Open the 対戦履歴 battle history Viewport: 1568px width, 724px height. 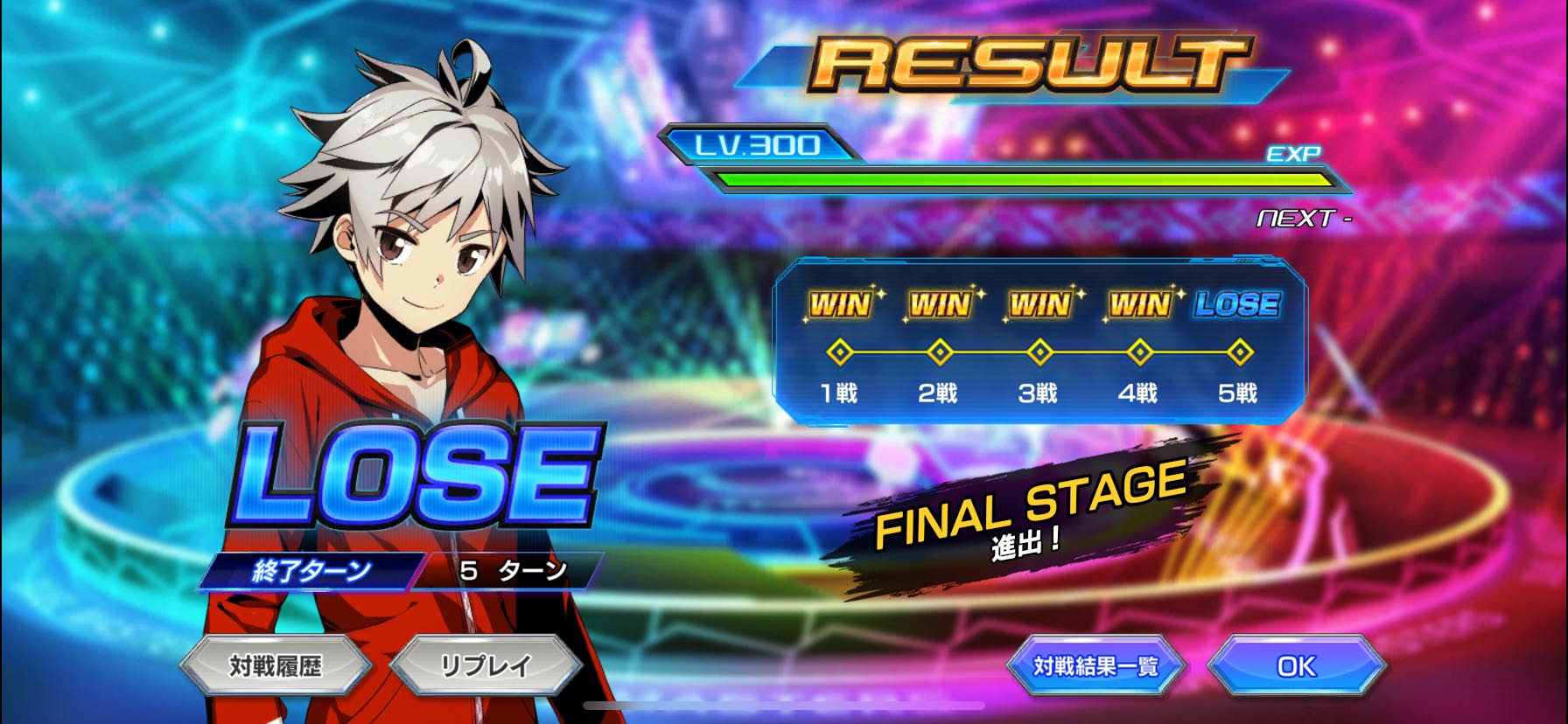point(276,666)
